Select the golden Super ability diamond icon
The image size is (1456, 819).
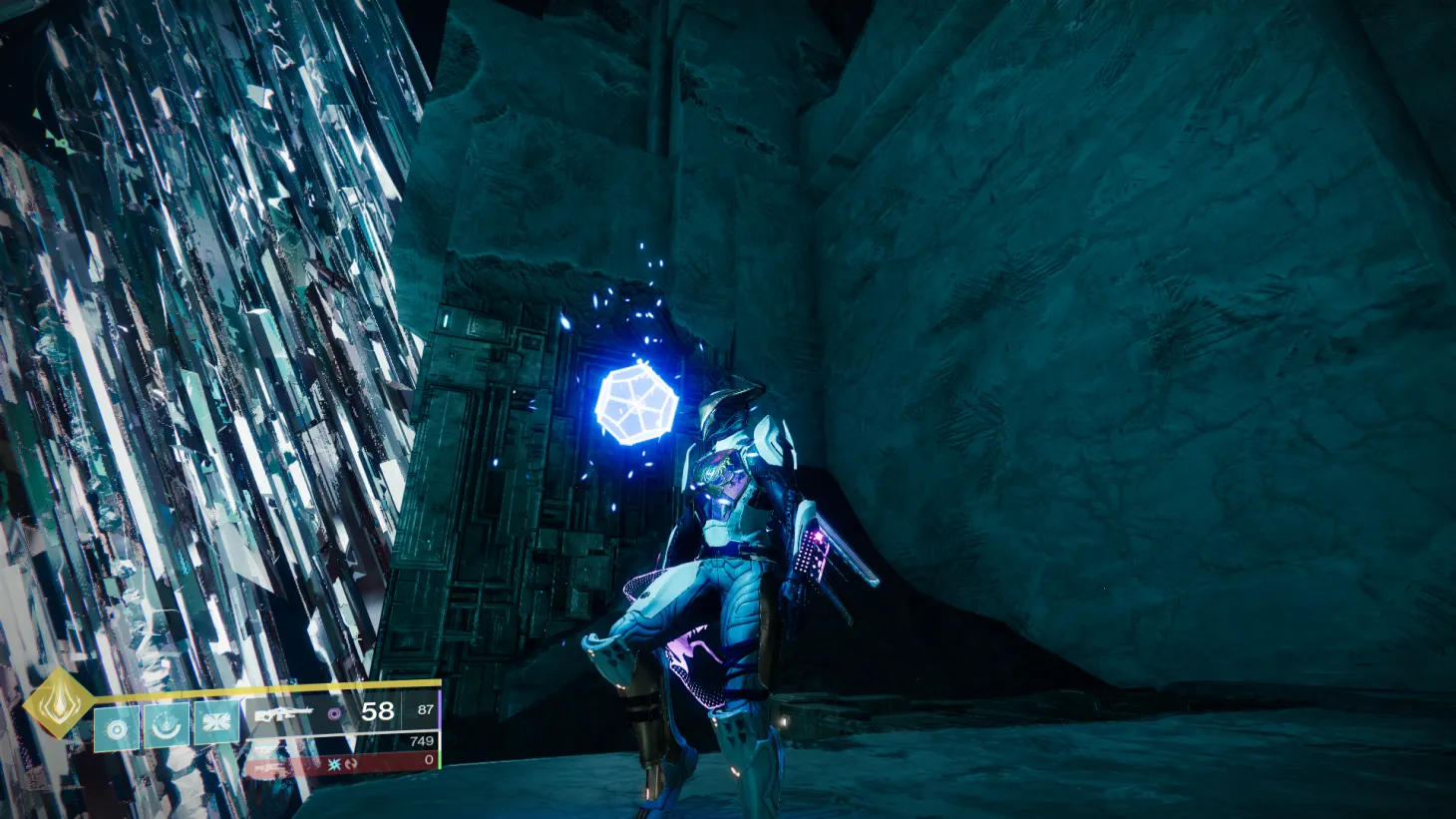point(58,705)
